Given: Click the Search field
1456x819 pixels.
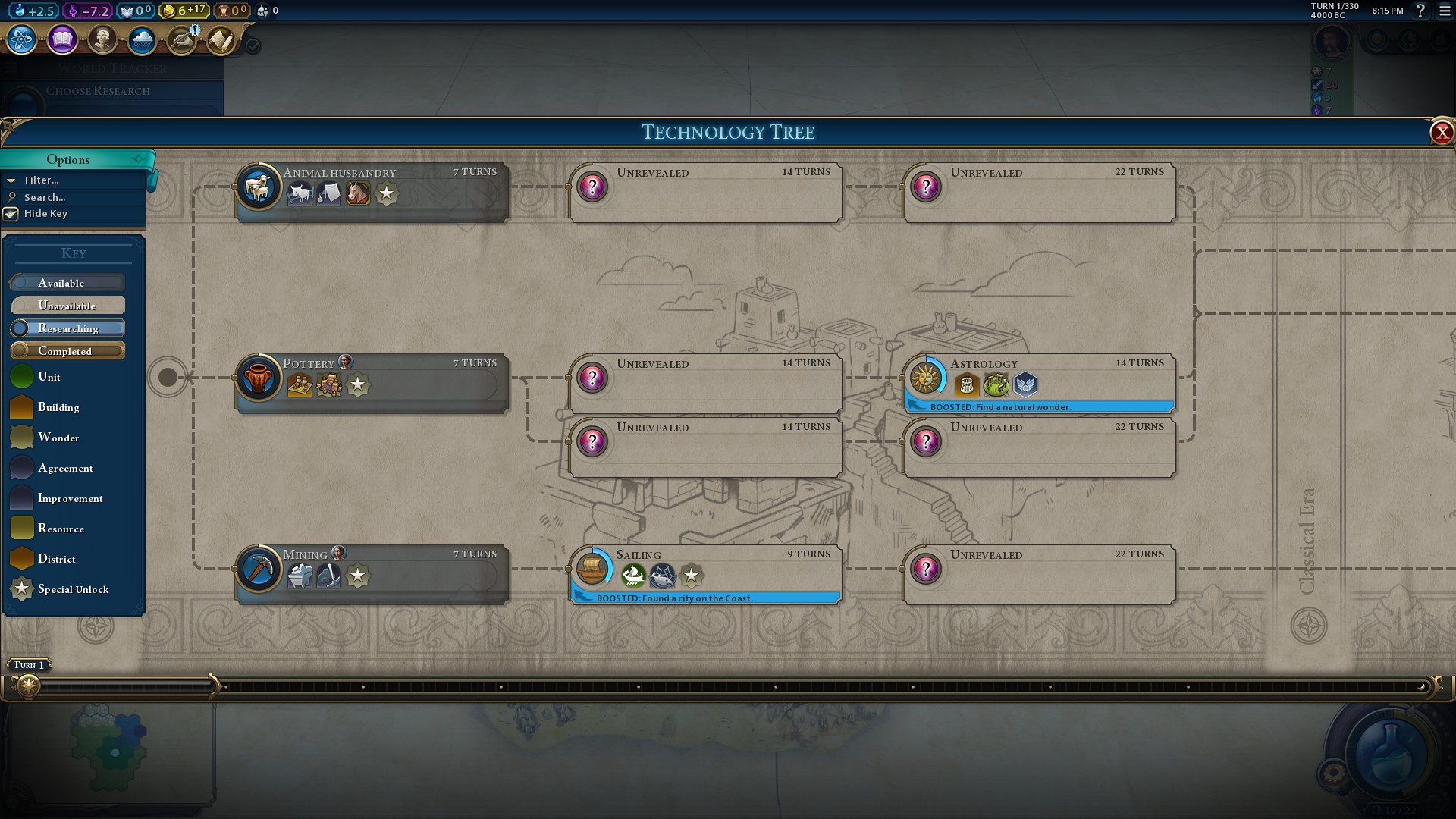Looking at the screenshot, I should [45, 197].
